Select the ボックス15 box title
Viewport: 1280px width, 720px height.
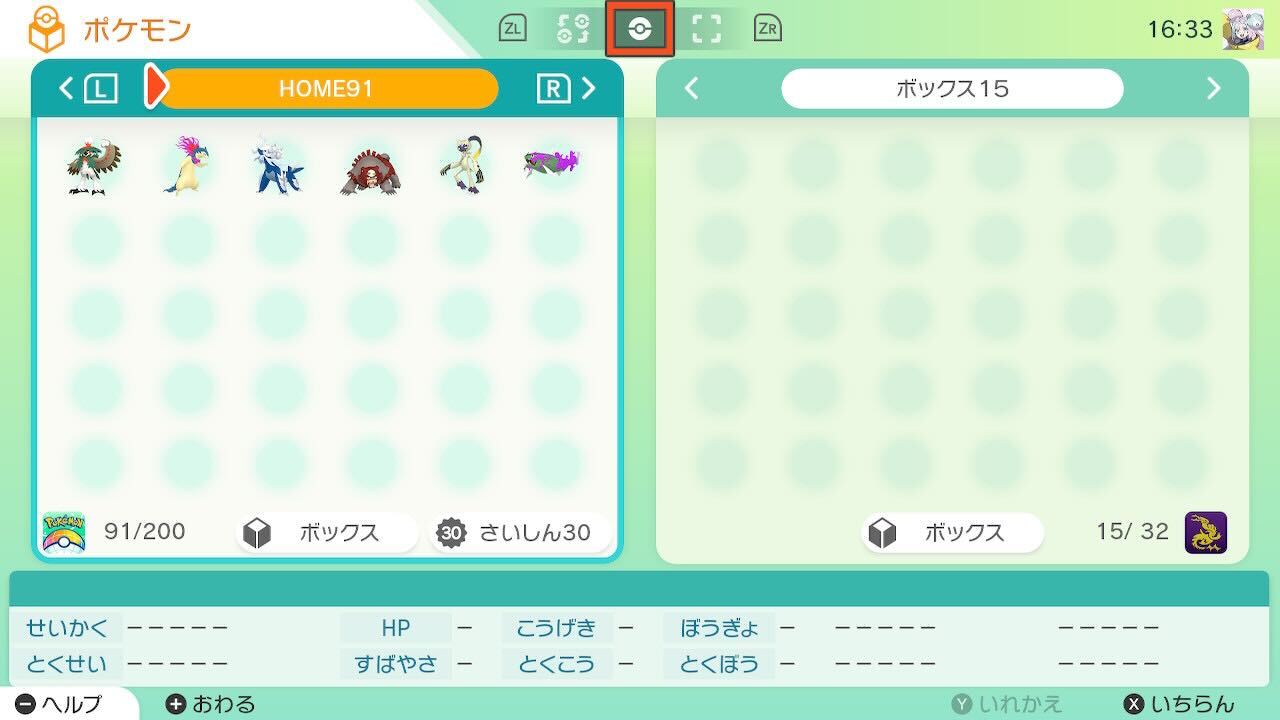click(952, 88)
